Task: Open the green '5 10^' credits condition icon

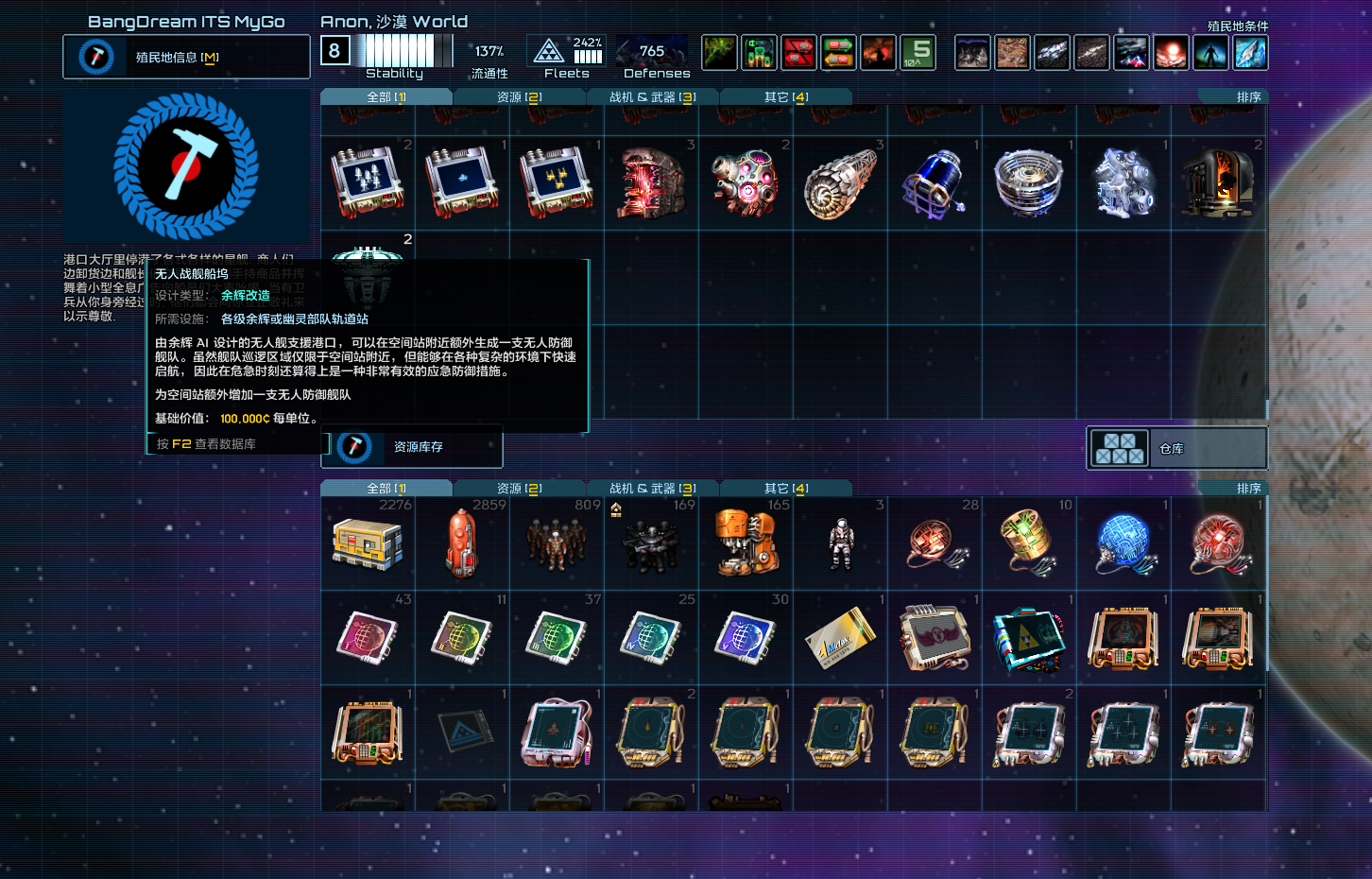Action: (x=918, y=53)
